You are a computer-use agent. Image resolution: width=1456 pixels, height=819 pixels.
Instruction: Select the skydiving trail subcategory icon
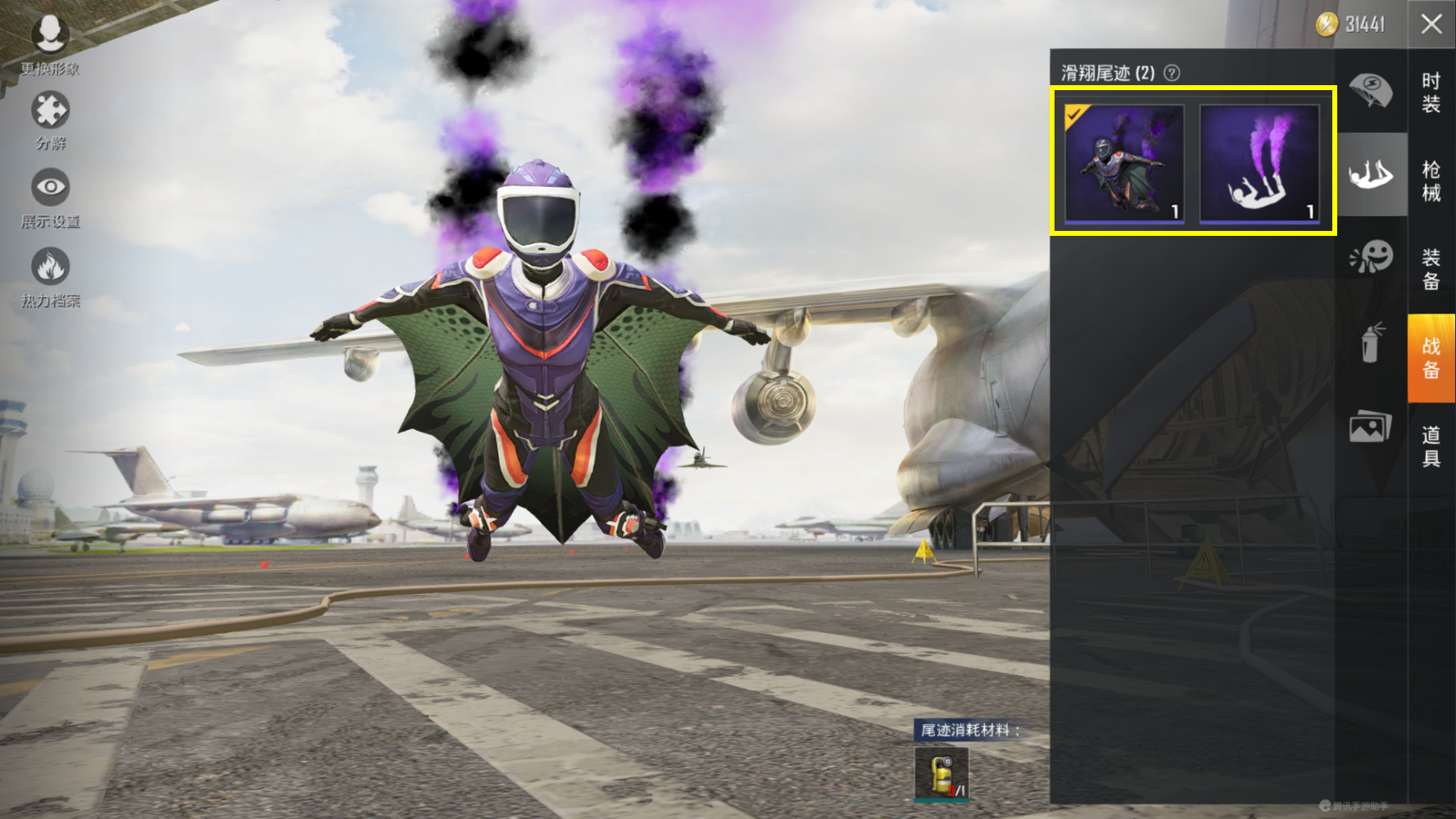pos(1371,174)
